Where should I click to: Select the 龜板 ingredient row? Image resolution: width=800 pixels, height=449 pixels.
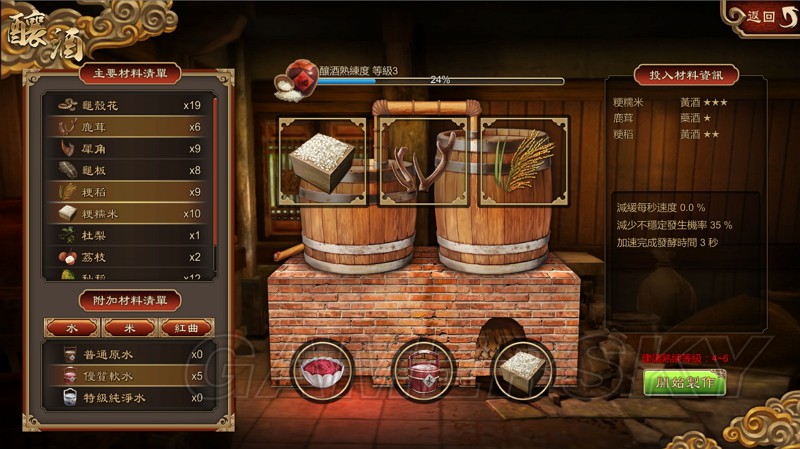pyautogui.click(x=128, y=170)
